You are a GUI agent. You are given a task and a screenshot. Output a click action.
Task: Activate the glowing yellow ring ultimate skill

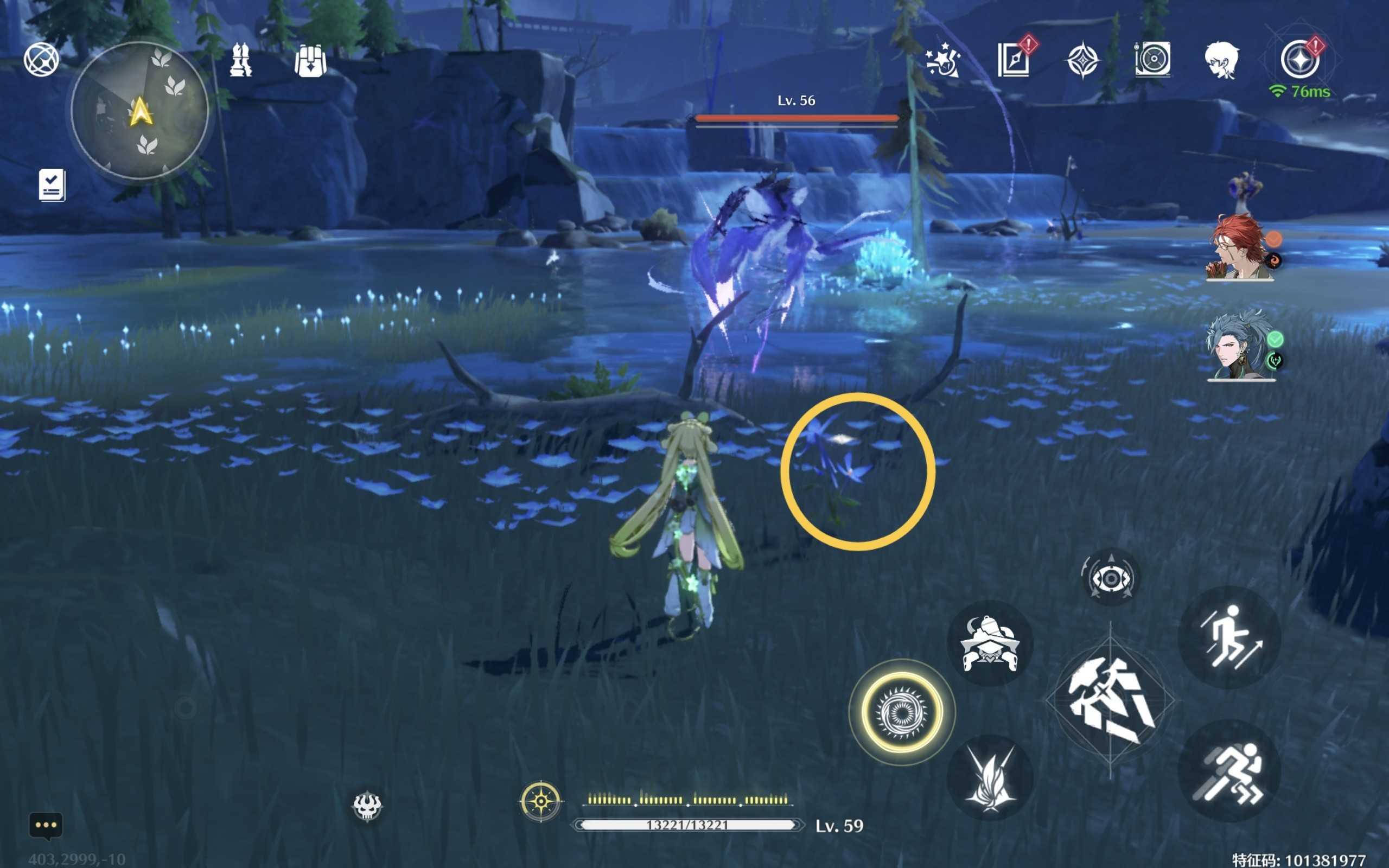[902, 712]
